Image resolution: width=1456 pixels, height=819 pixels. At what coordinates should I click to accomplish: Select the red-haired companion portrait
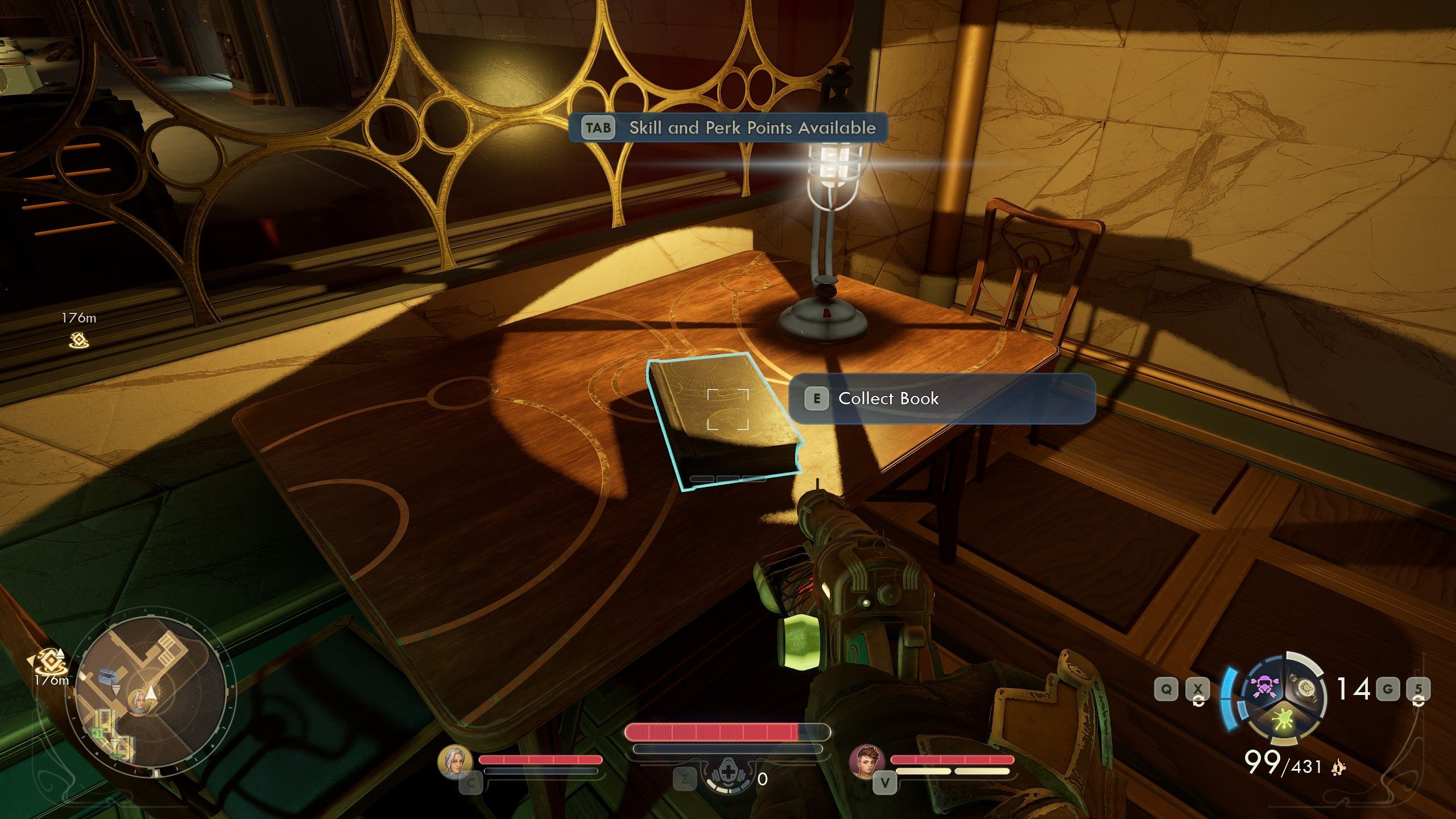pyautogui.click(x=867, y=762)
